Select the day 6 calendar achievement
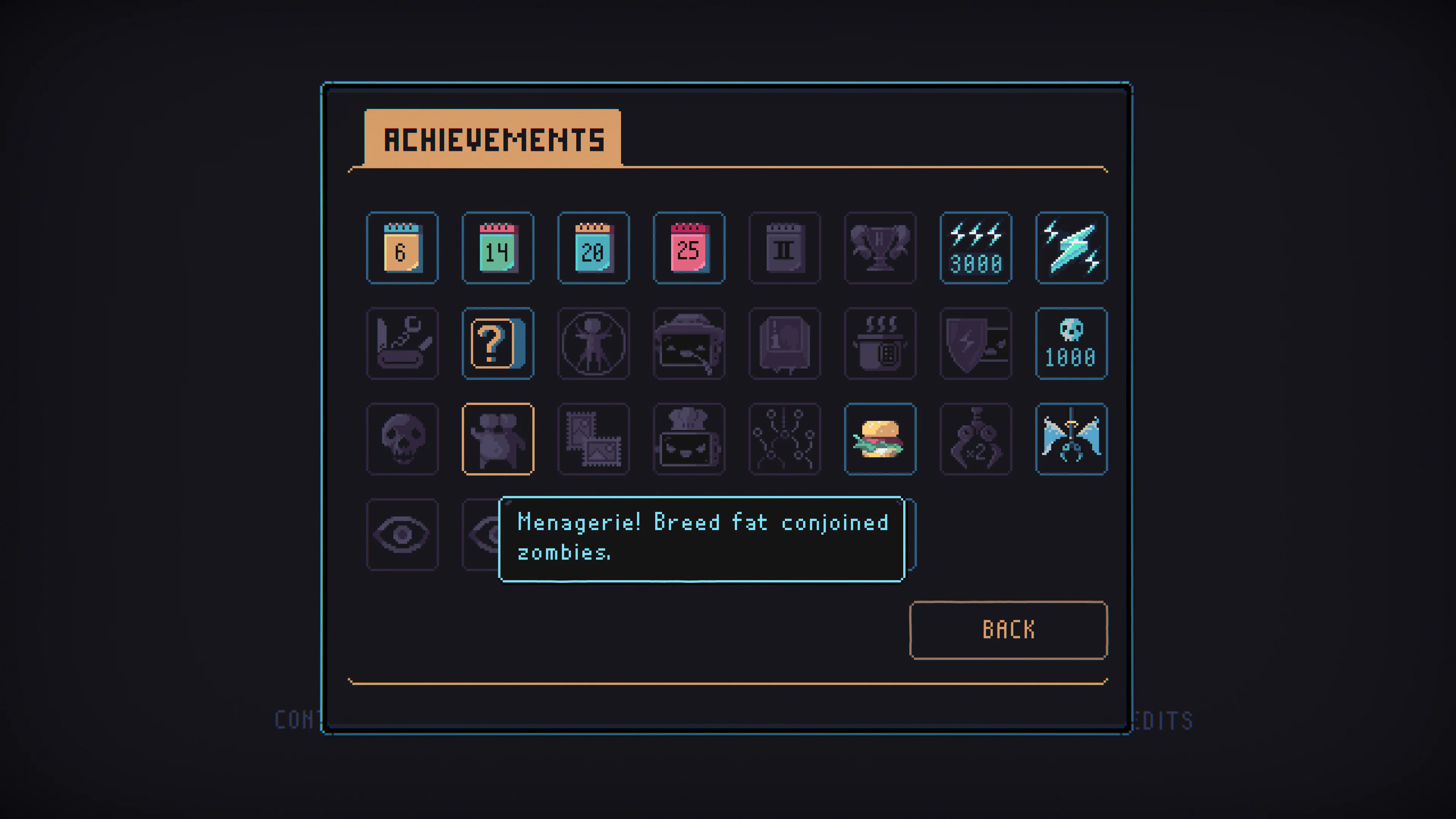Viewport: 1456px width, 819px height. pyautogui.click(x=402, y=248)
